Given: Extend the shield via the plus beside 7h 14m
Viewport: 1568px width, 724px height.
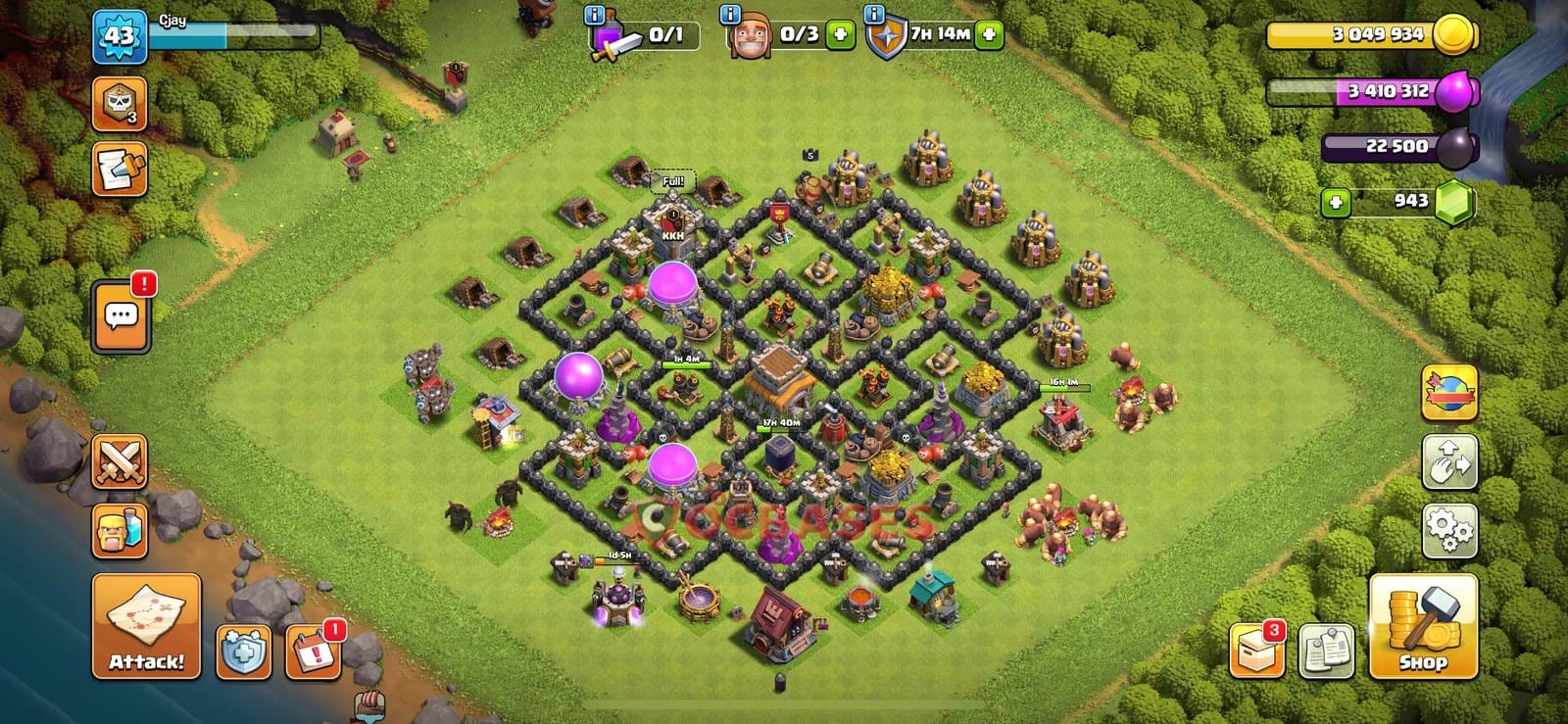Looking at the screenshot, I should [989, 32].
